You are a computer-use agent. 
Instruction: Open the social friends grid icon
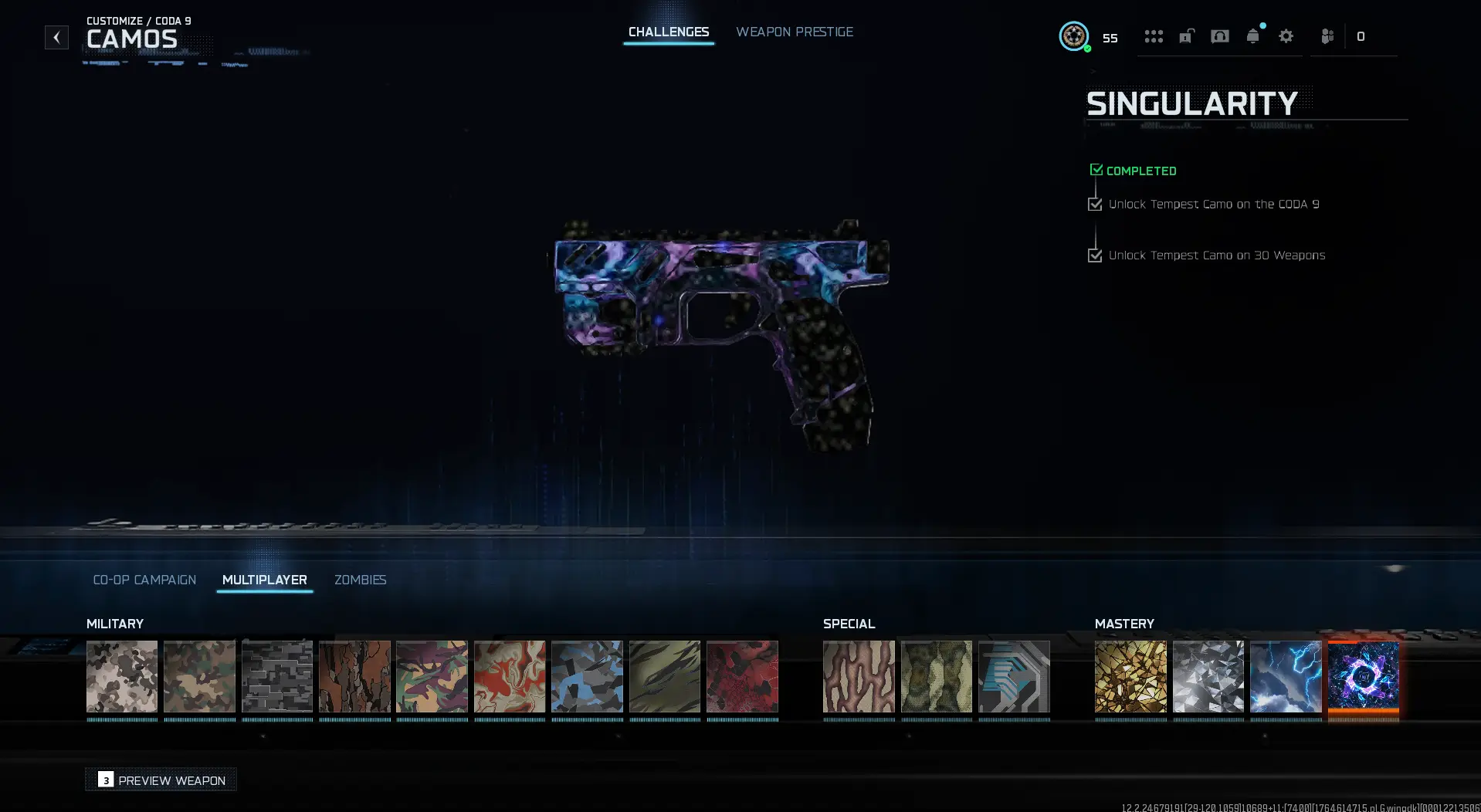(1154, 36)
